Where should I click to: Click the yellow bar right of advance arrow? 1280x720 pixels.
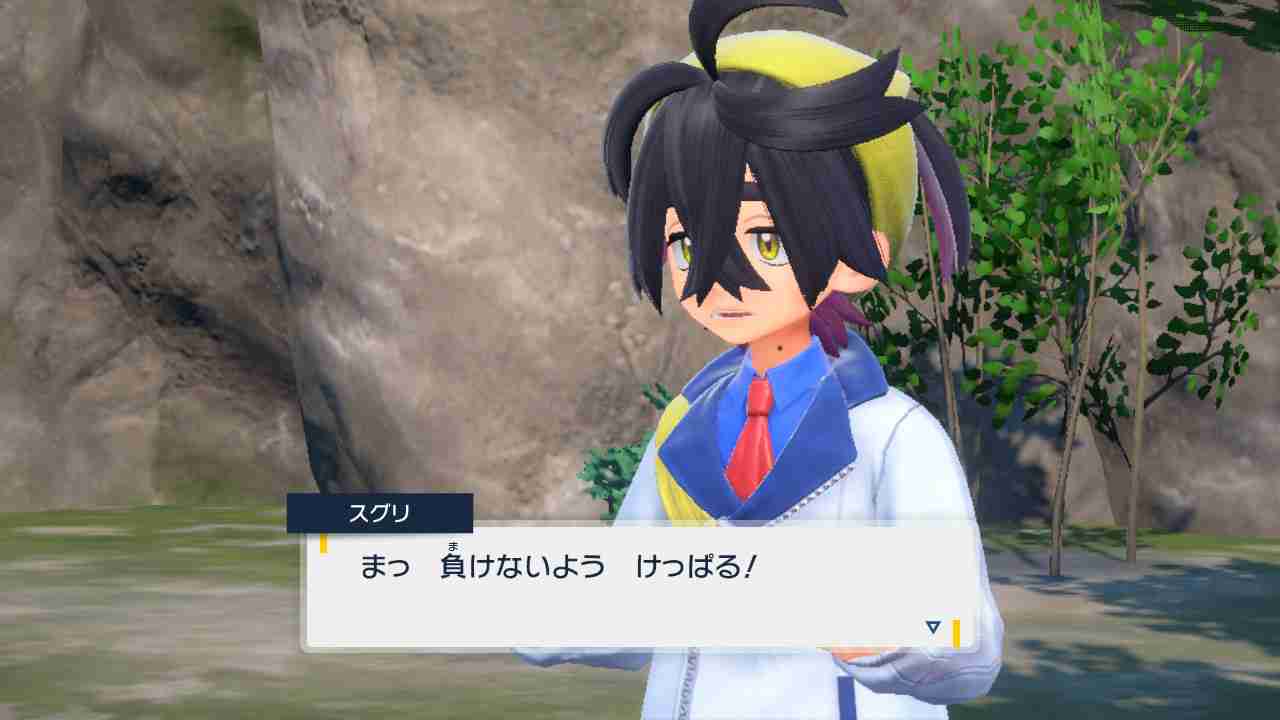pos(957,627)
